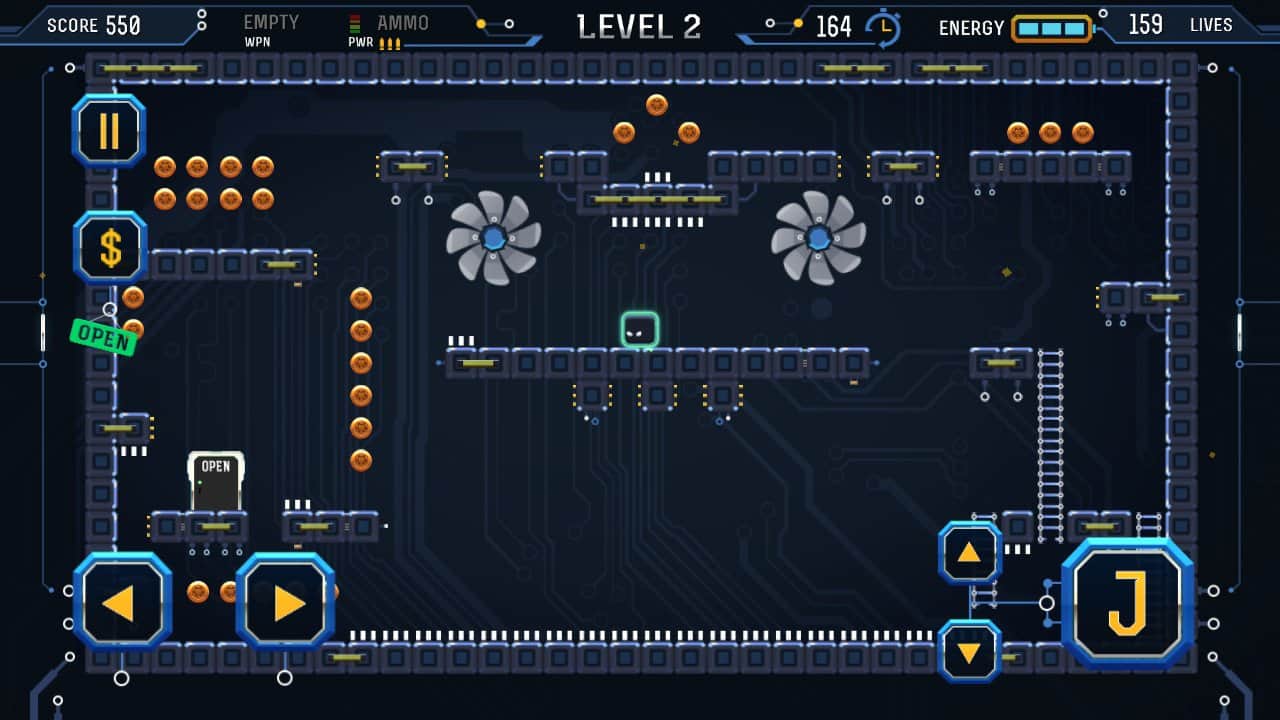Click the glowing player character
This screenshot has width=1280, height=720.
click(640, 330)
